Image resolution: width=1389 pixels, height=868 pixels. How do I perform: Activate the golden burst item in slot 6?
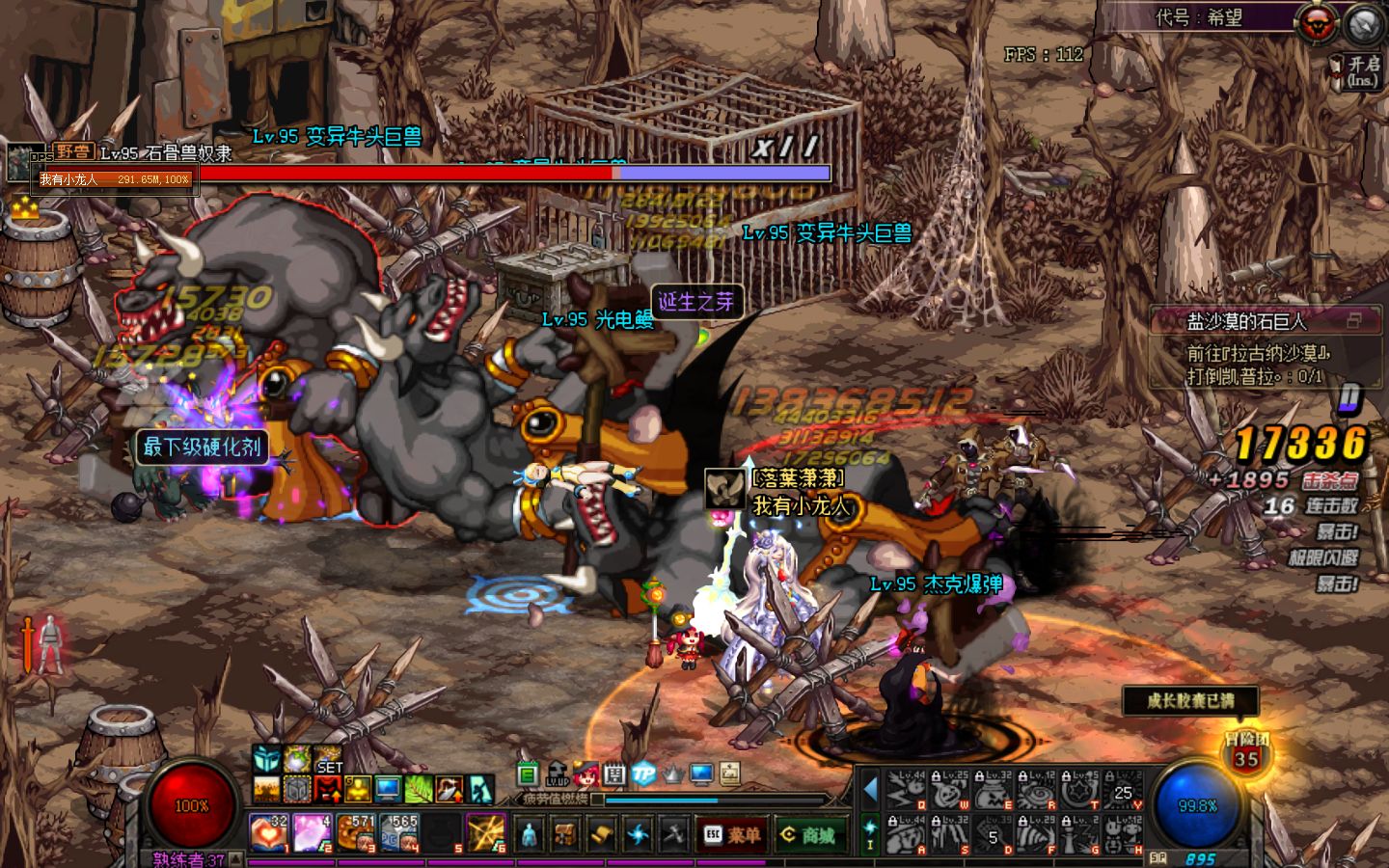point(485,832)
